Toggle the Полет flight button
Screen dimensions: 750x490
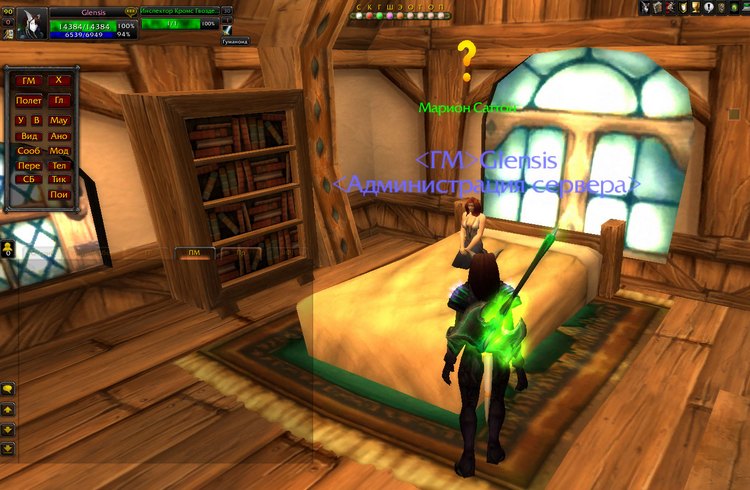click(29, 100)
